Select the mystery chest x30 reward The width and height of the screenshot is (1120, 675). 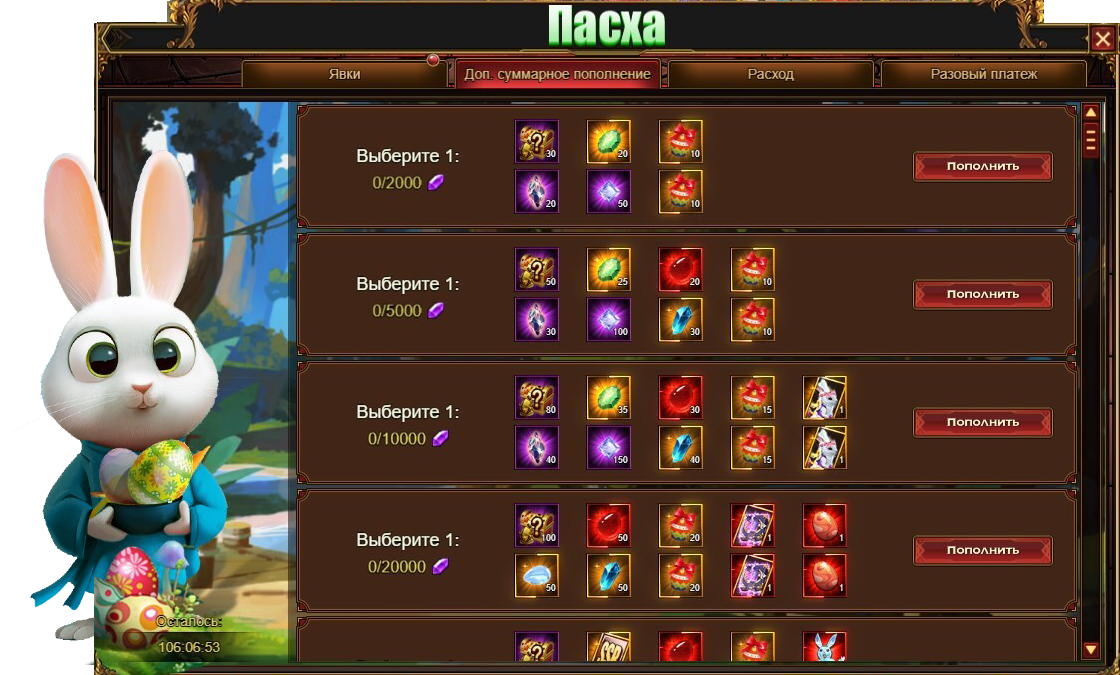(536, 142)
